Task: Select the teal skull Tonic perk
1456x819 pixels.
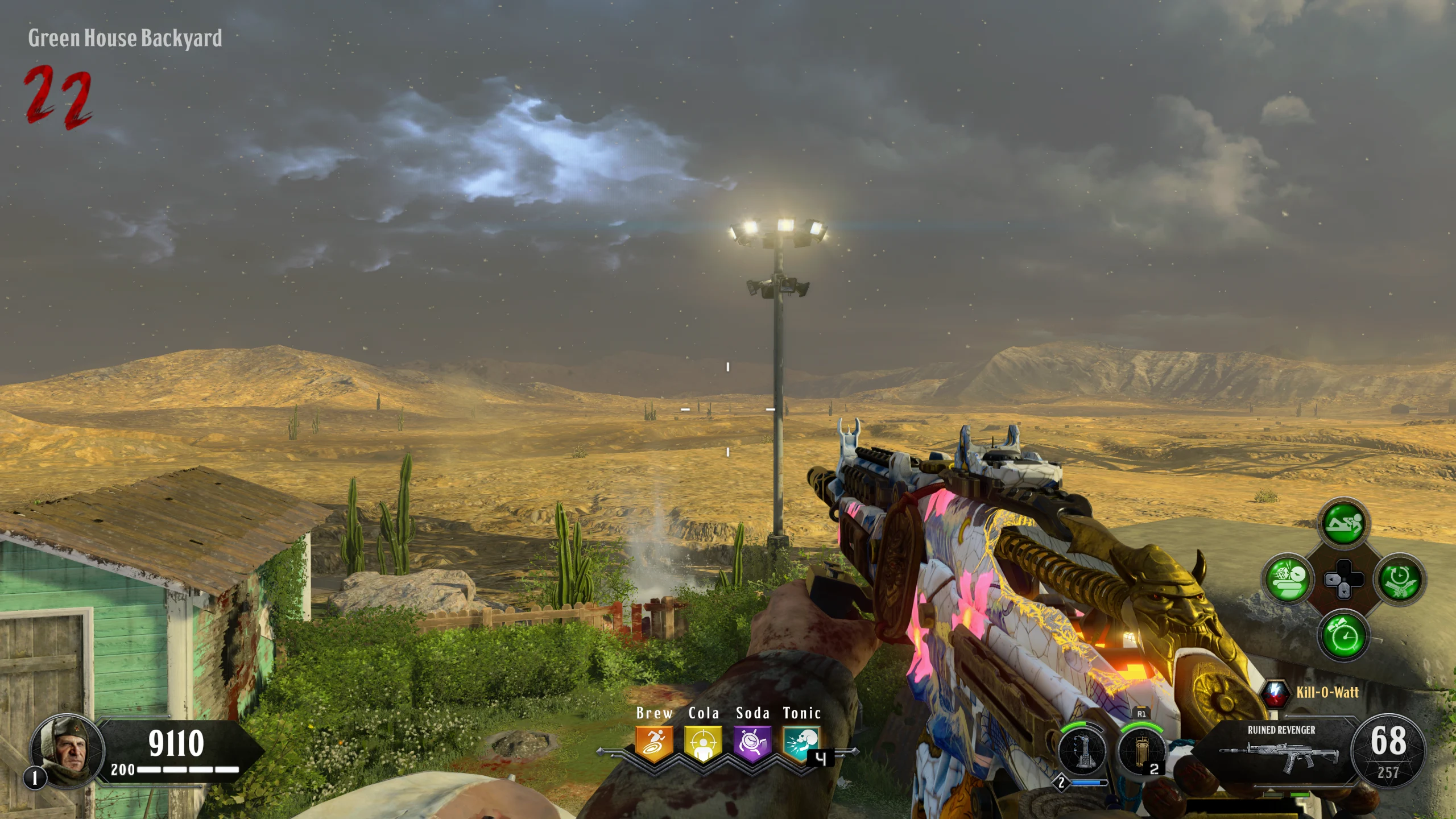Action: [x=801, y=743]
